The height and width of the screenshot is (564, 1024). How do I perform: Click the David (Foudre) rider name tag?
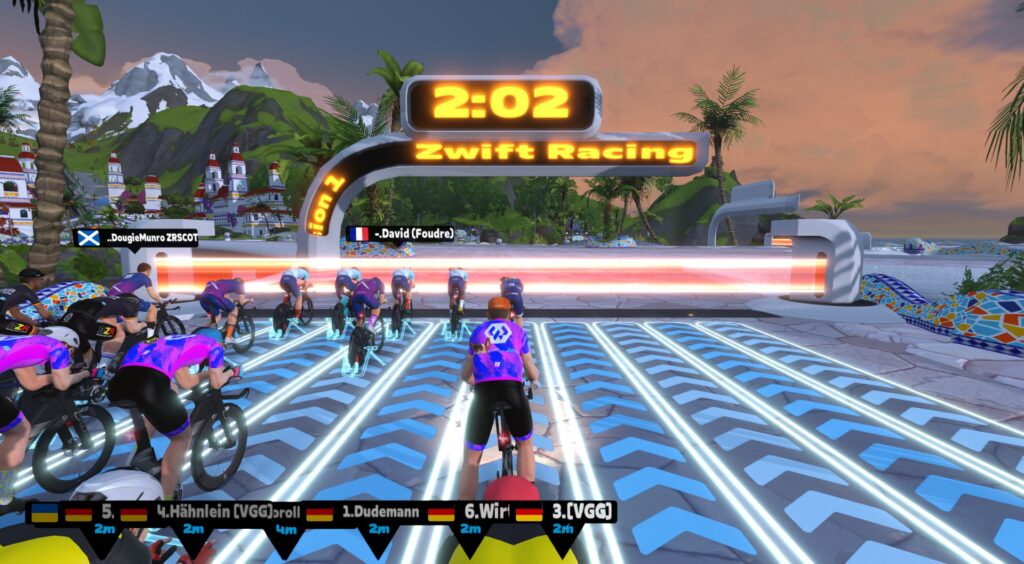[x=400, y=234]
